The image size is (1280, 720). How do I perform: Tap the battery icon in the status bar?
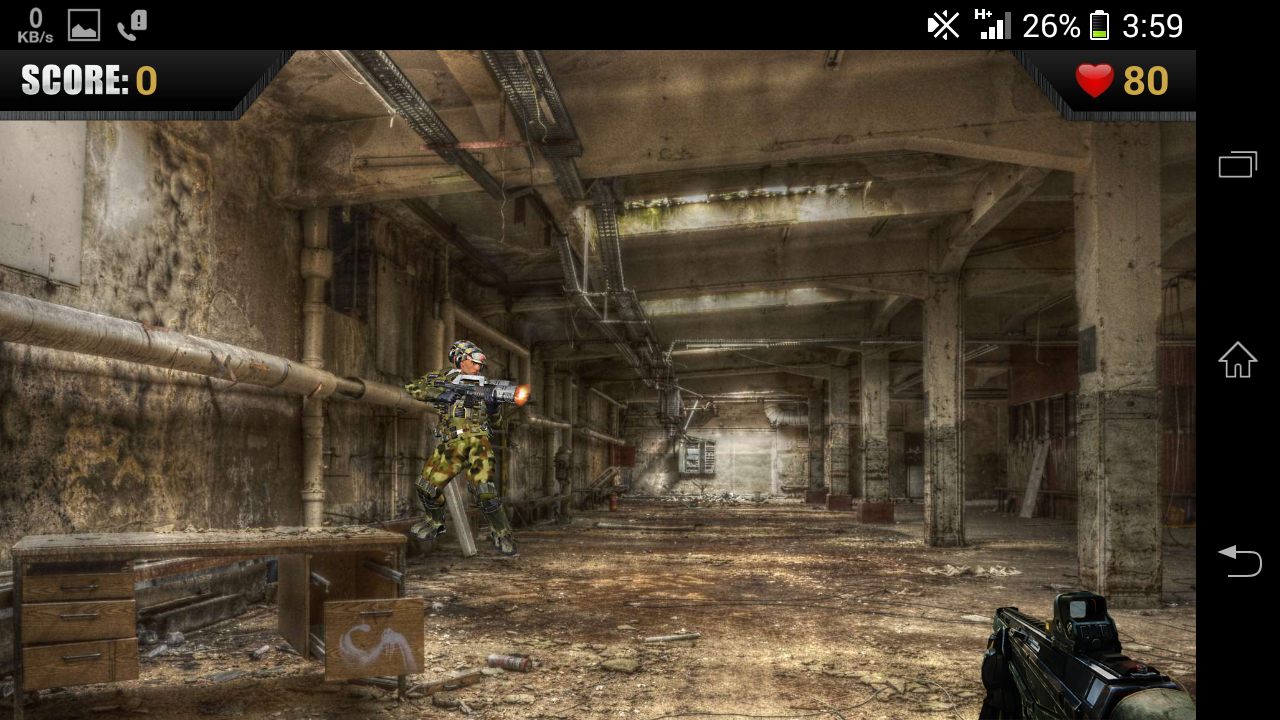pyautogui.click(x=1096, y=25)
